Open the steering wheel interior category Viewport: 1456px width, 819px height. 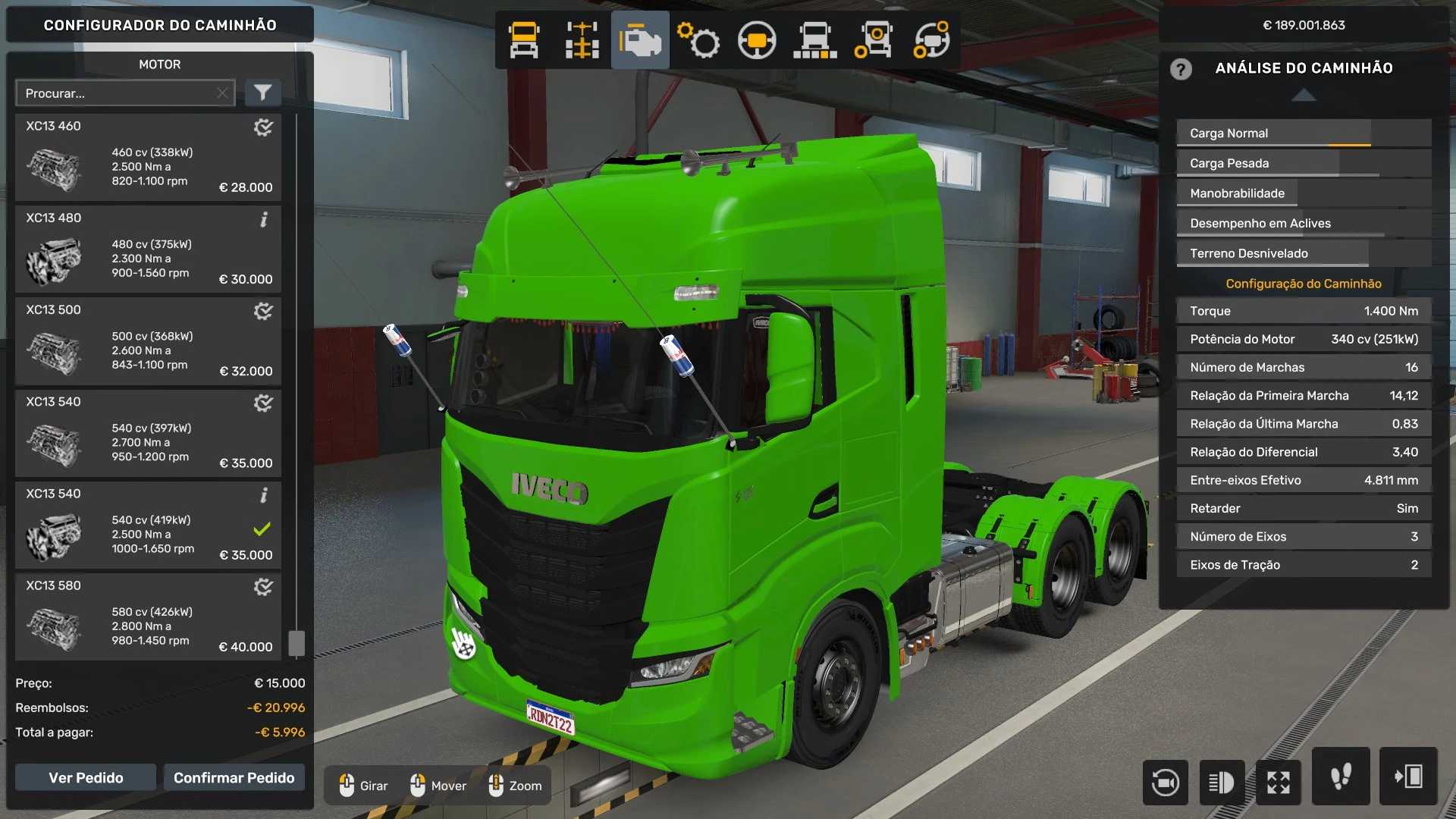tap(756, 40)
